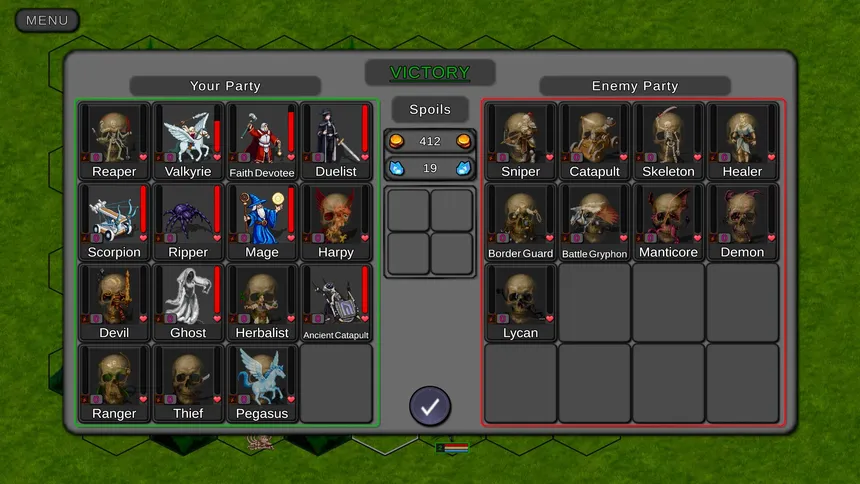
Task: Select the Ripper spider card
Action: click(188, 222)
